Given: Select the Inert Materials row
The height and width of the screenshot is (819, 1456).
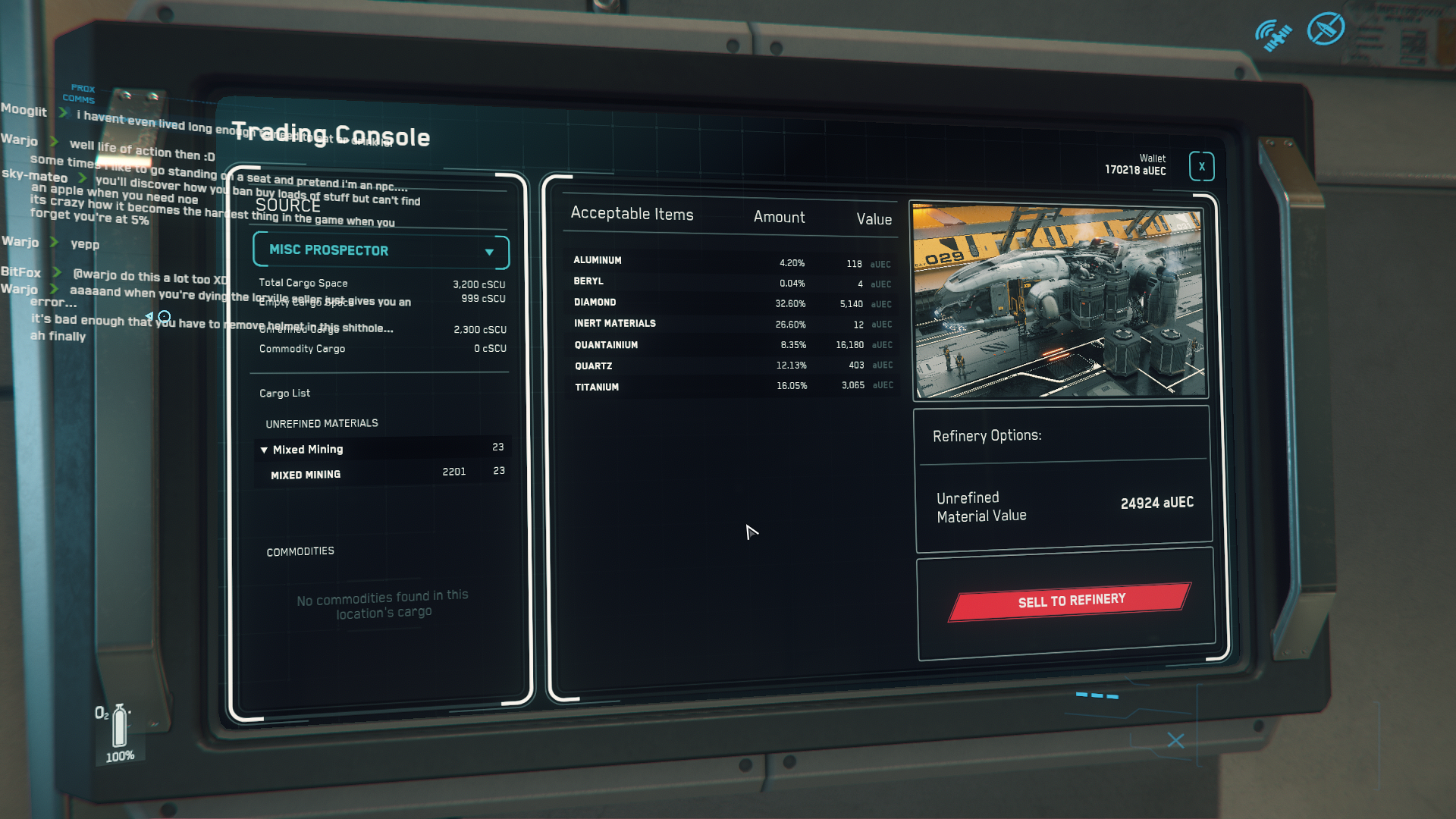Looking at the screenshot, I should pos(732,324).
